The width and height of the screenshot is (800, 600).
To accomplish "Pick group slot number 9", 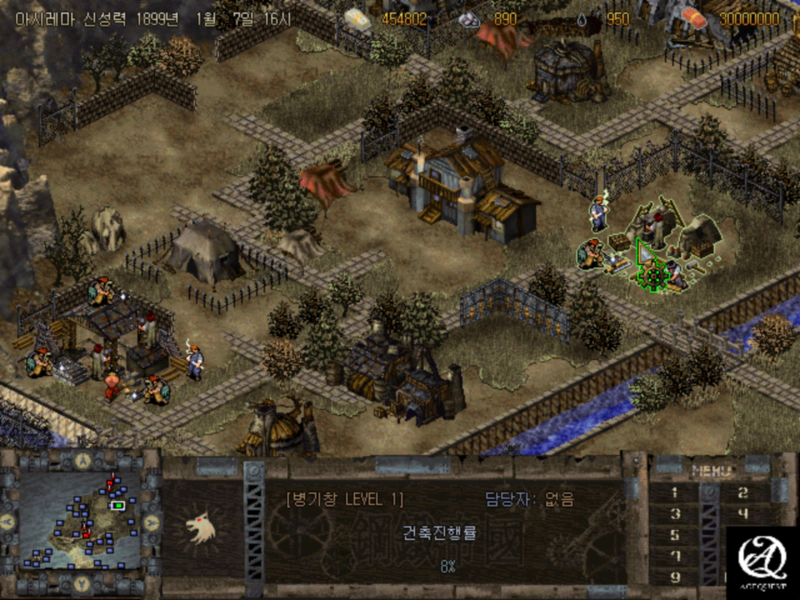I will [x=673, y=577].
